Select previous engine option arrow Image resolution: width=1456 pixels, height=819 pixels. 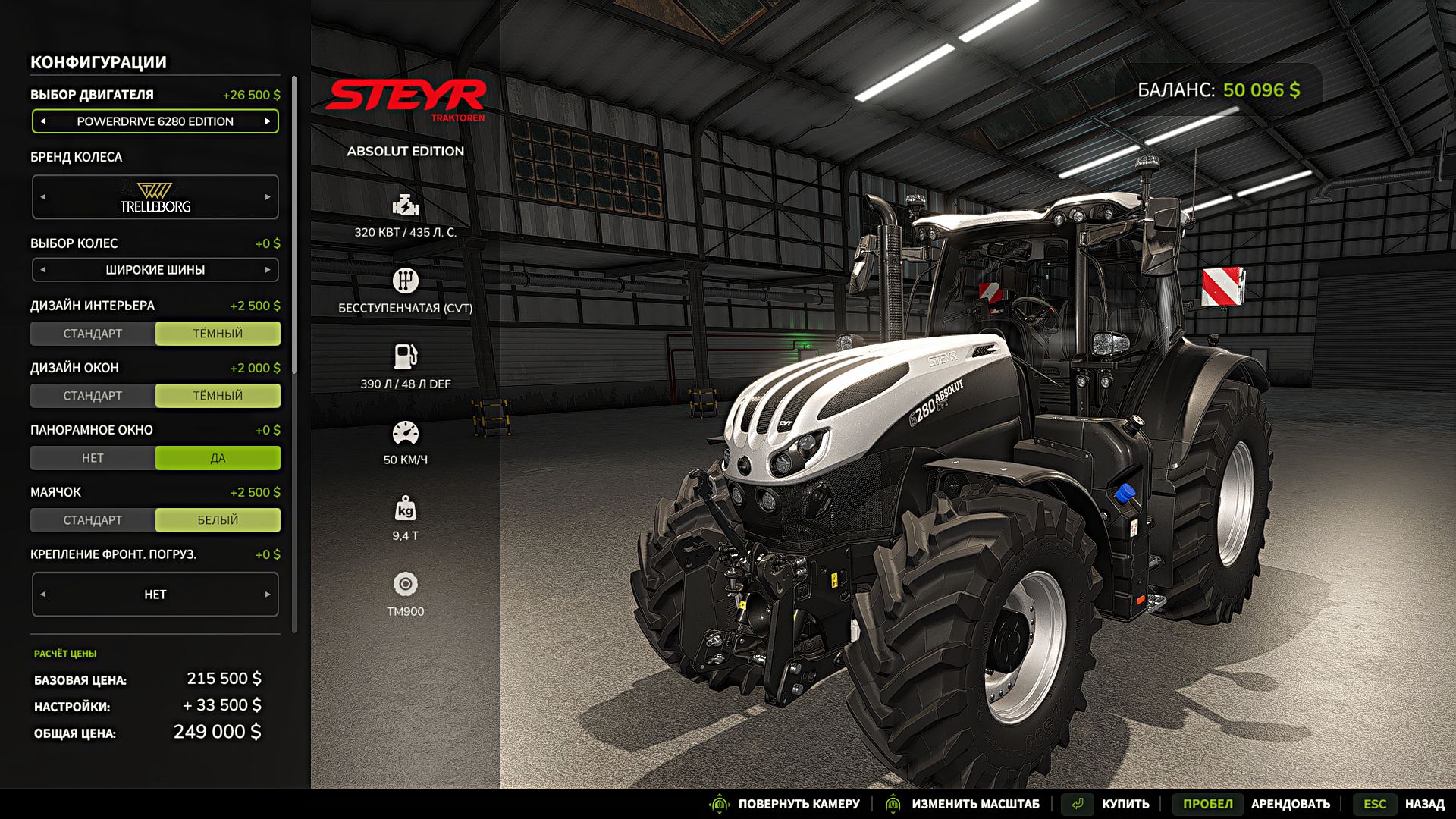pos(43,121)
